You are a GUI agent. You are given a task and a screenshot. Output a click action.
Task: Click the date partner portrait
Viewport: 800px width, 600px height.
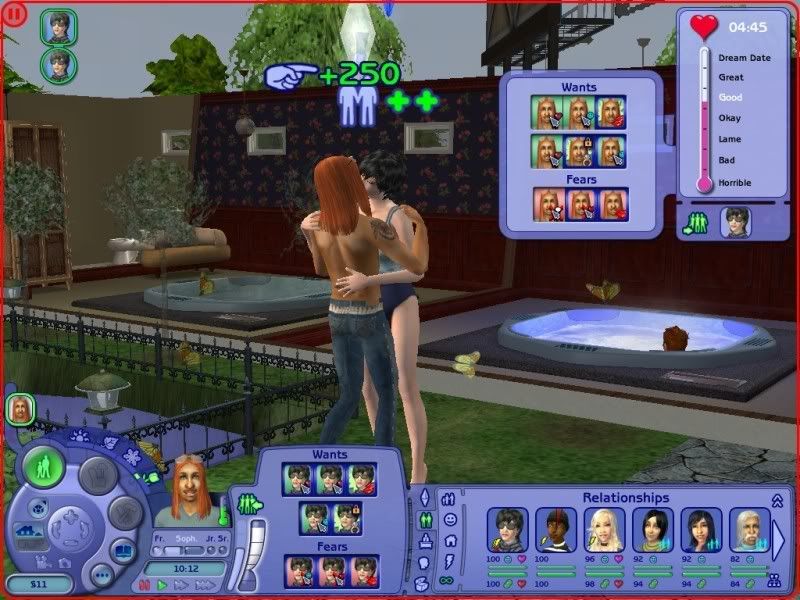point(735,221)
